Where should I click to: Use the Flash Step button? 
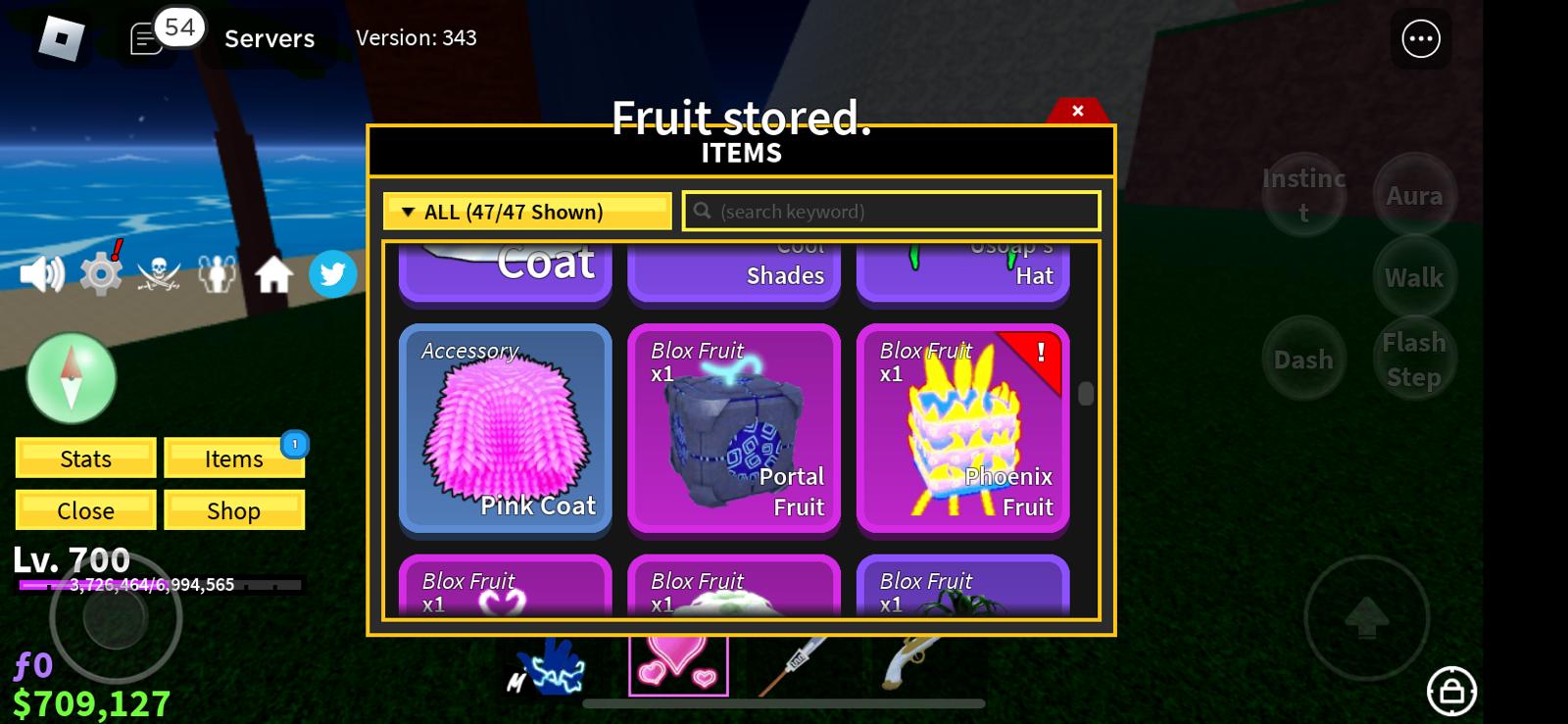click(x=1414, y=360)
